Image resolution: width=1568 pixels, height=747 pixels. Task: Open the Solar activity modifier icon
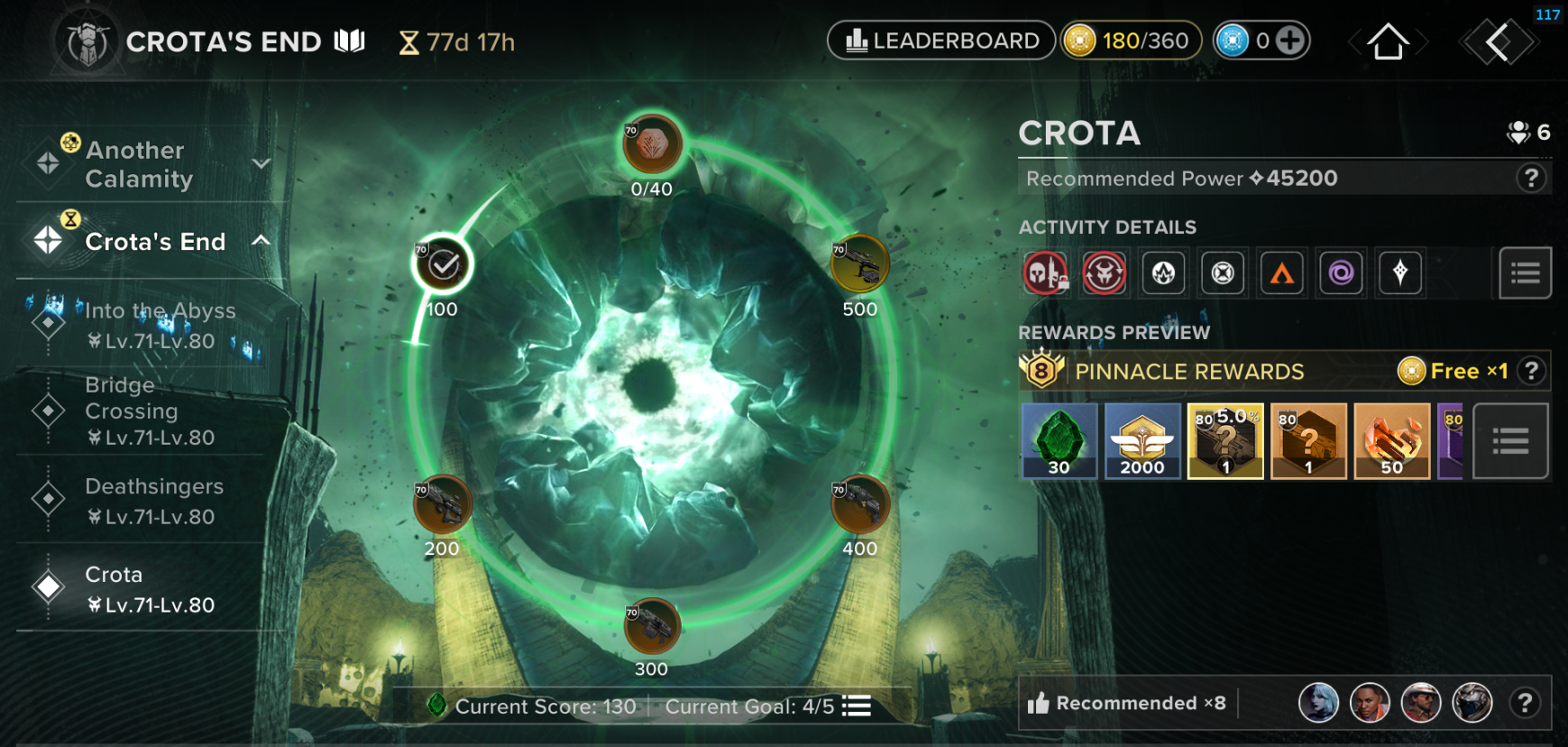pyautogui.click(x=1282, y=272)
